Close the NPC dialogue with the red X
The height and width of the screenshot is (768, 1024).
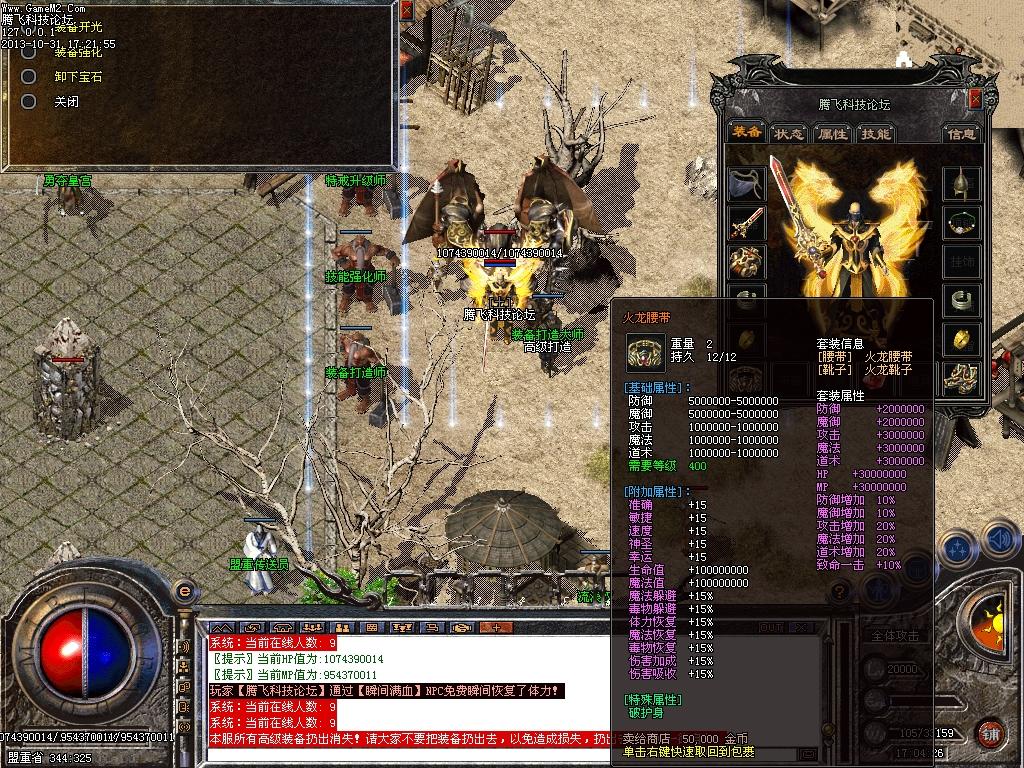[x=406, y=10]
